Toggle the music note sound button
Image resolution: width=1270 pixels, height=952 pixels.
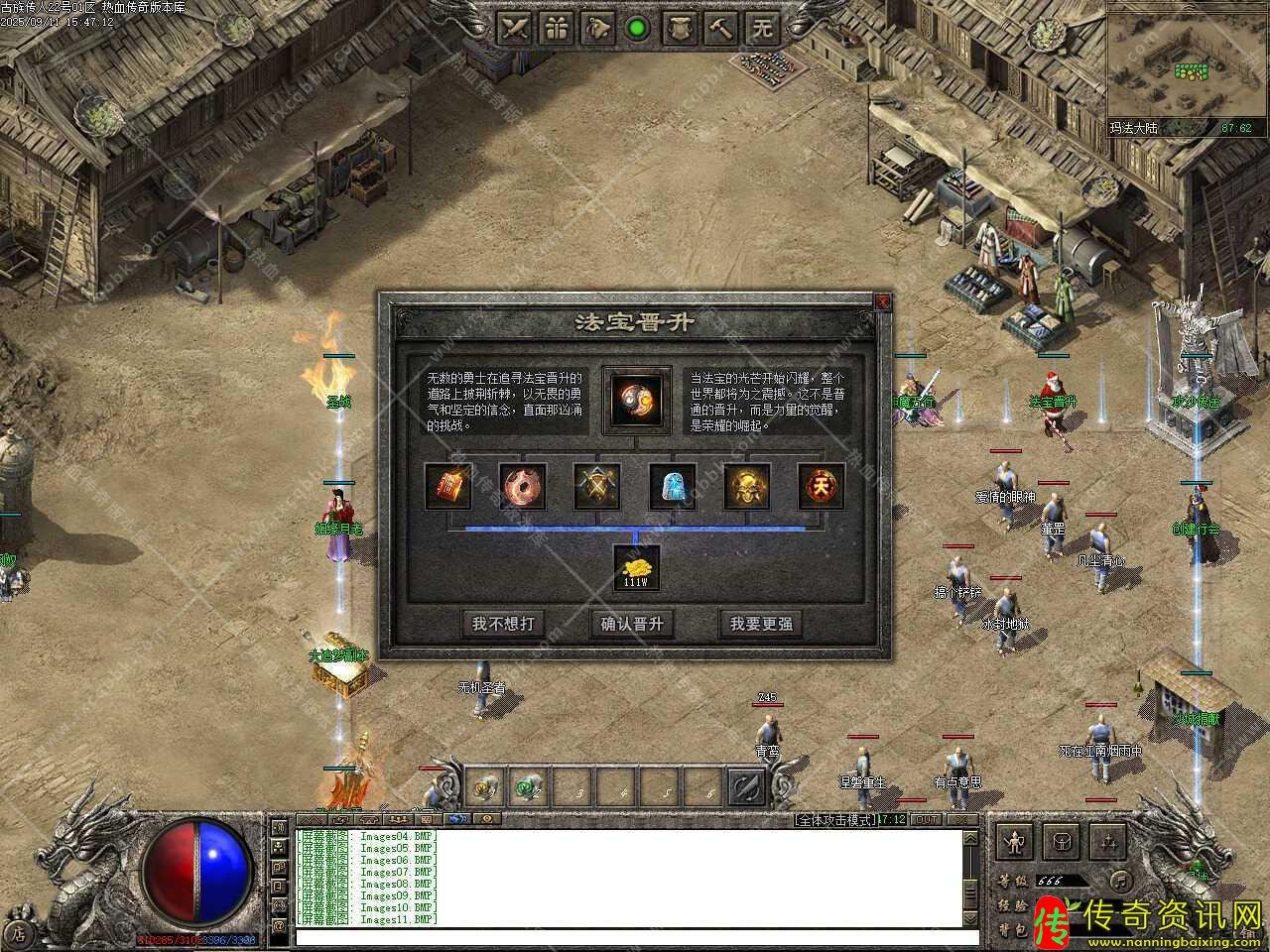click(1119, 880)
